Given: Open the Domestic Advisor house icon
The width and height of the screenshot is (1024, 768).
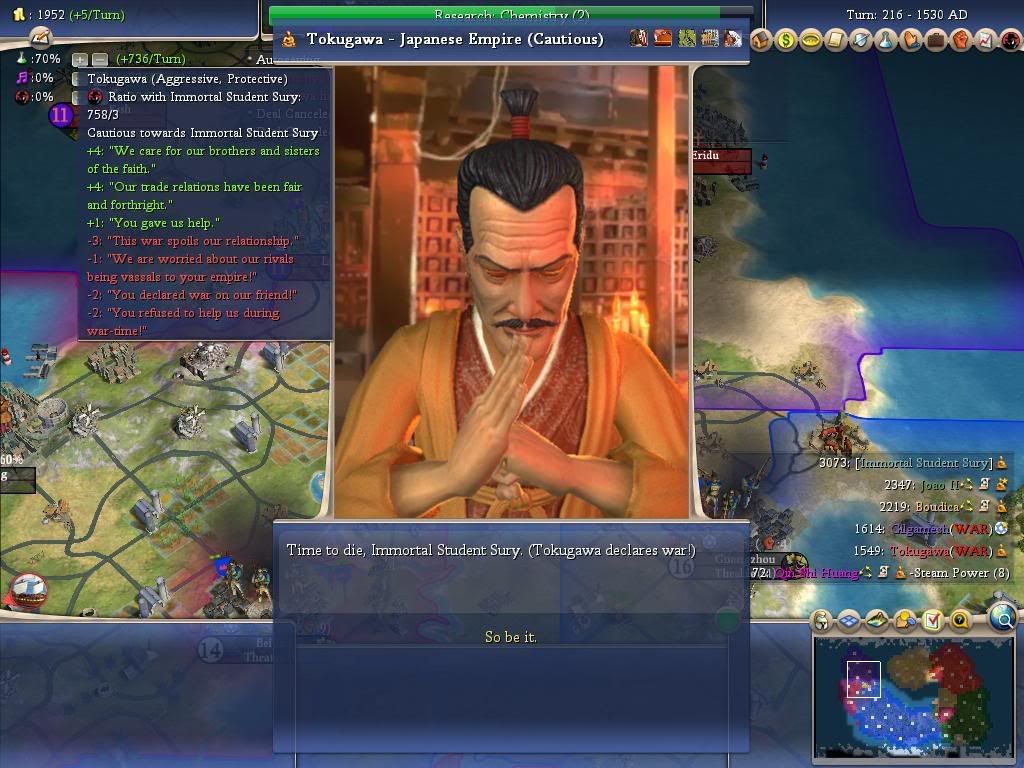Looking at the screenshot, I should point(762,40).
